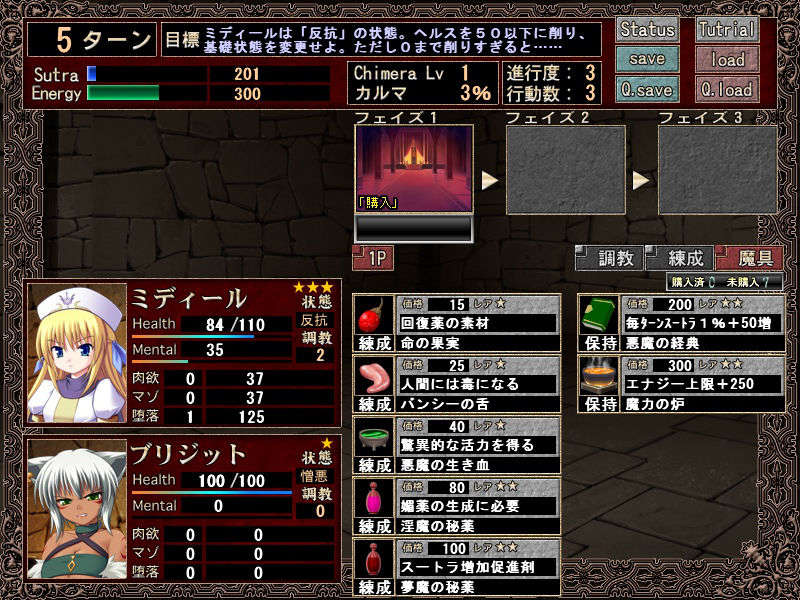The image size is (800, 600).
Task: Open the Tutrial button
Action: point(727,29)
